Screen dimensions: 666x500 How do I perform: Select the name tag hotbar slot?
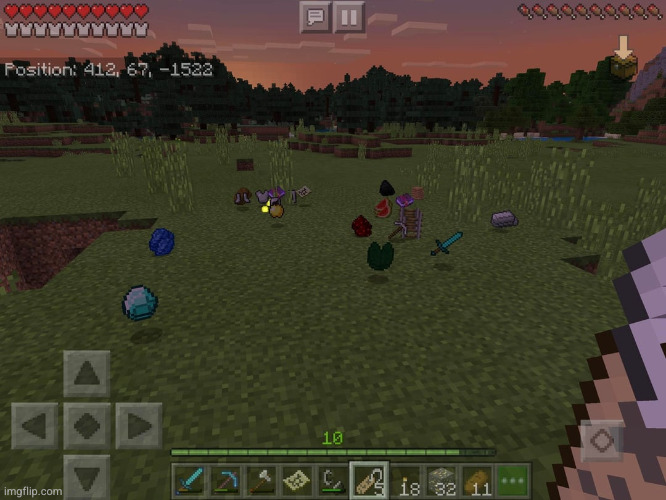click(x=369, y=481)
